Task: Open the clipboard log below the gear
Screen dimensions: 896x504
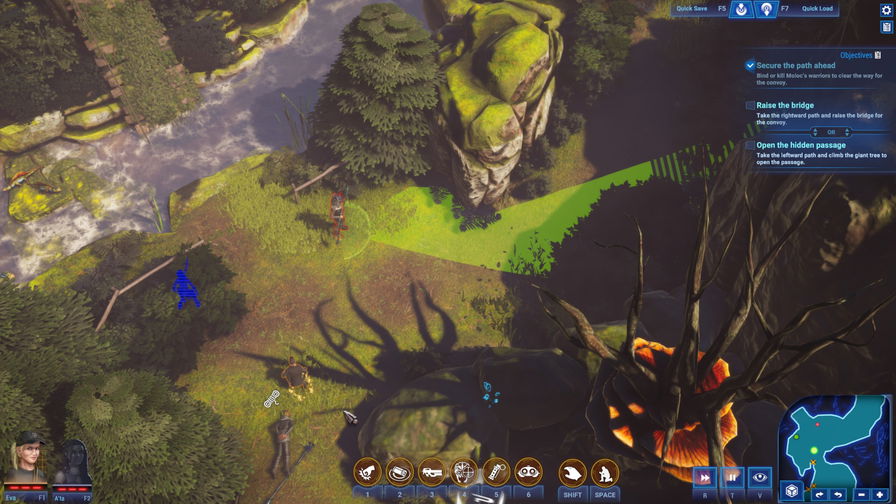Action: [x=886, y=27]
